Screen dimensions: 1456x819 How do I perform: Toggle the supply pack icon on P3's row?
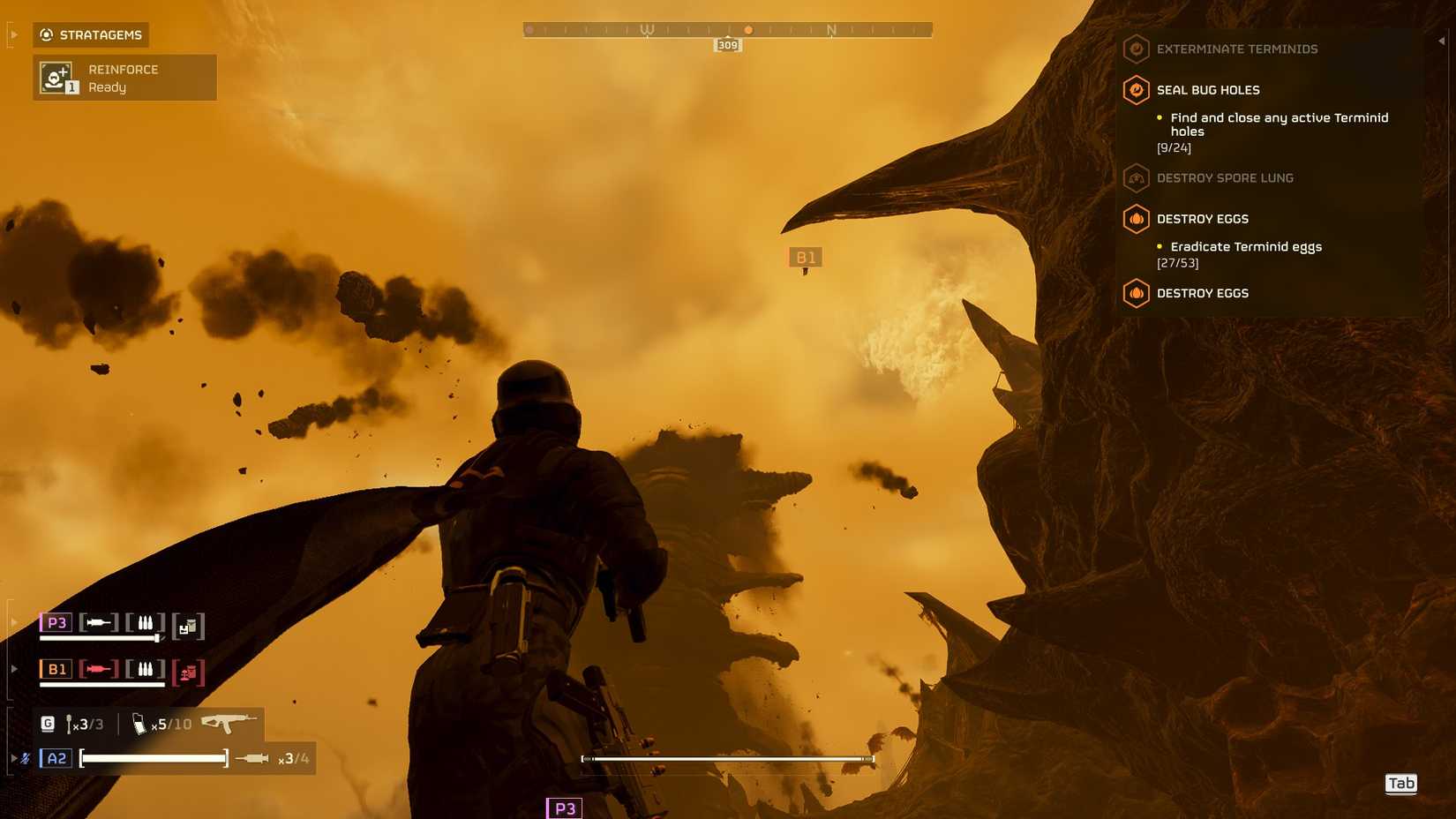point(188,625)
